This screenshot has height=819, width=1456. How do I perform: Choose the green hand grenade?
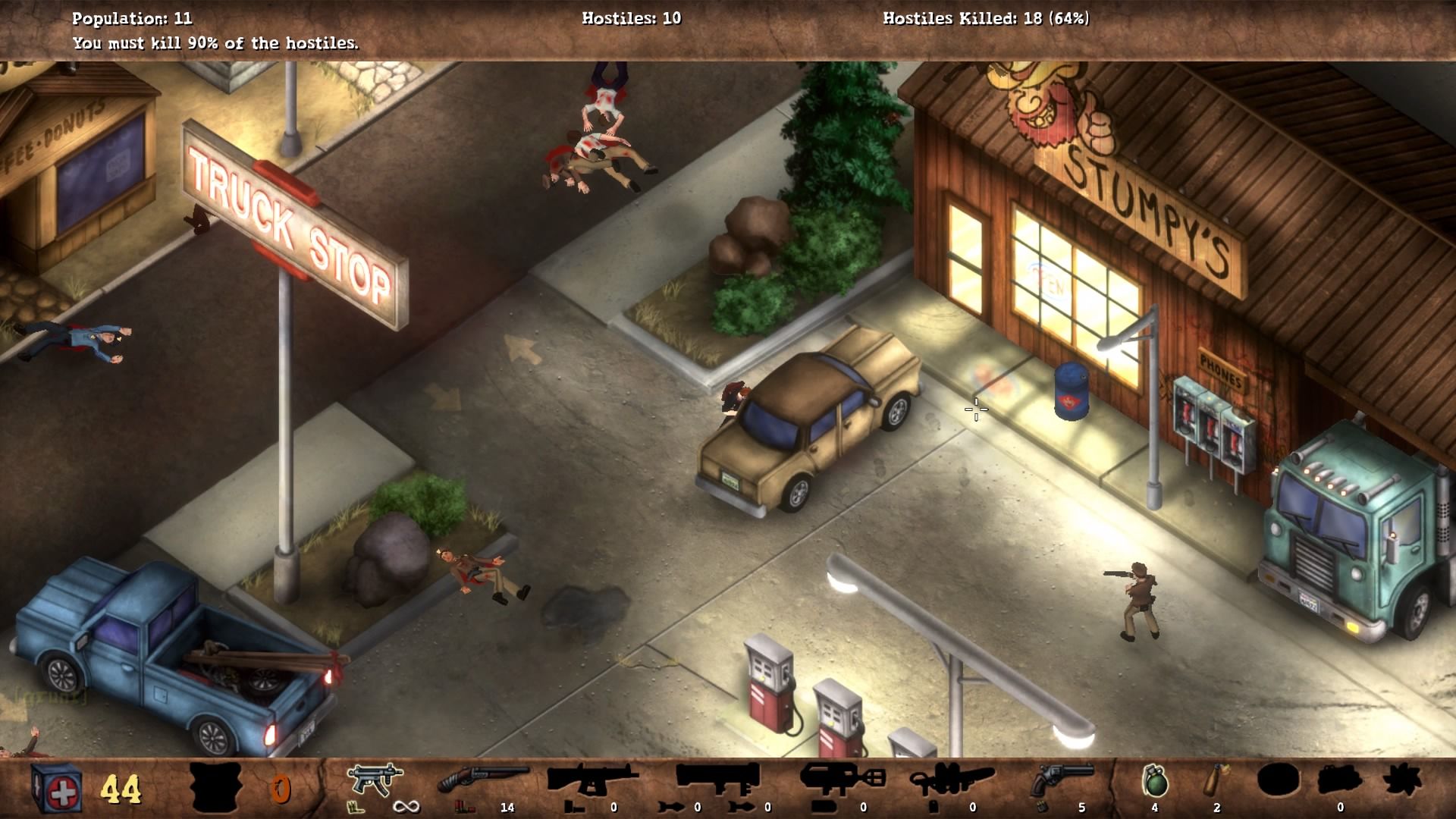point(1154,781)
